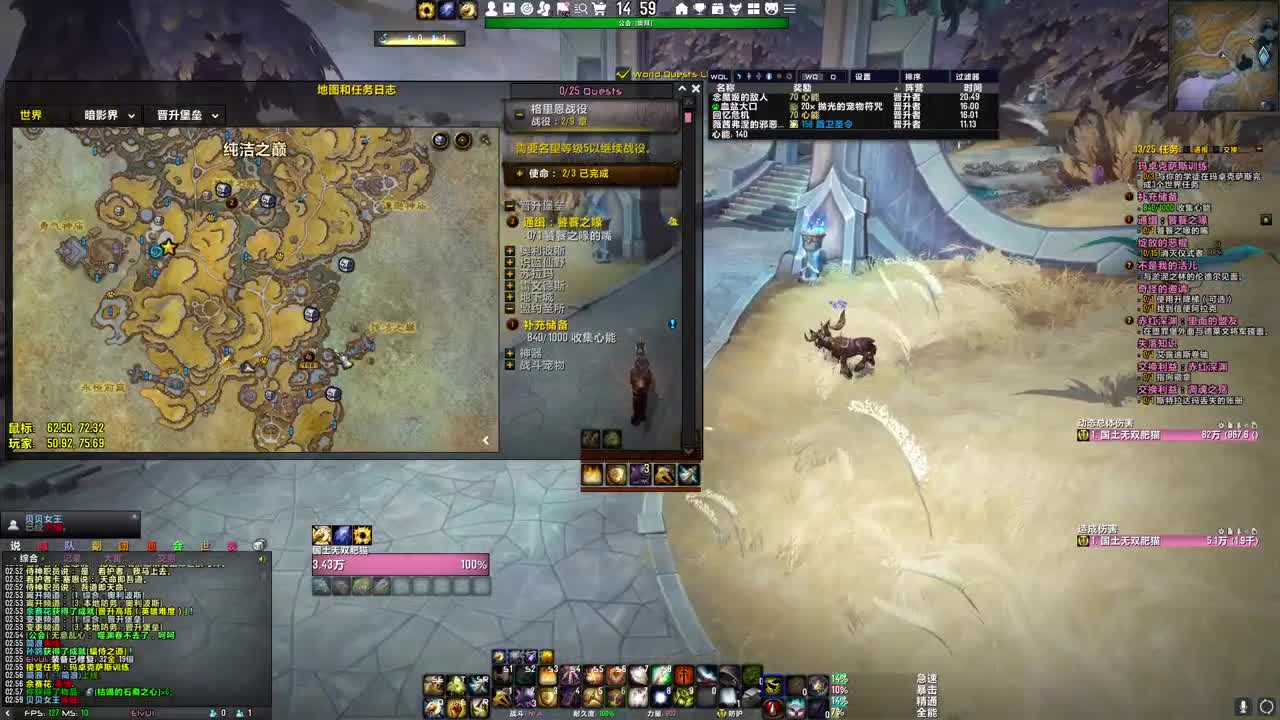
Task: Open the calendar icon on top bar
Action: point(715,9)
